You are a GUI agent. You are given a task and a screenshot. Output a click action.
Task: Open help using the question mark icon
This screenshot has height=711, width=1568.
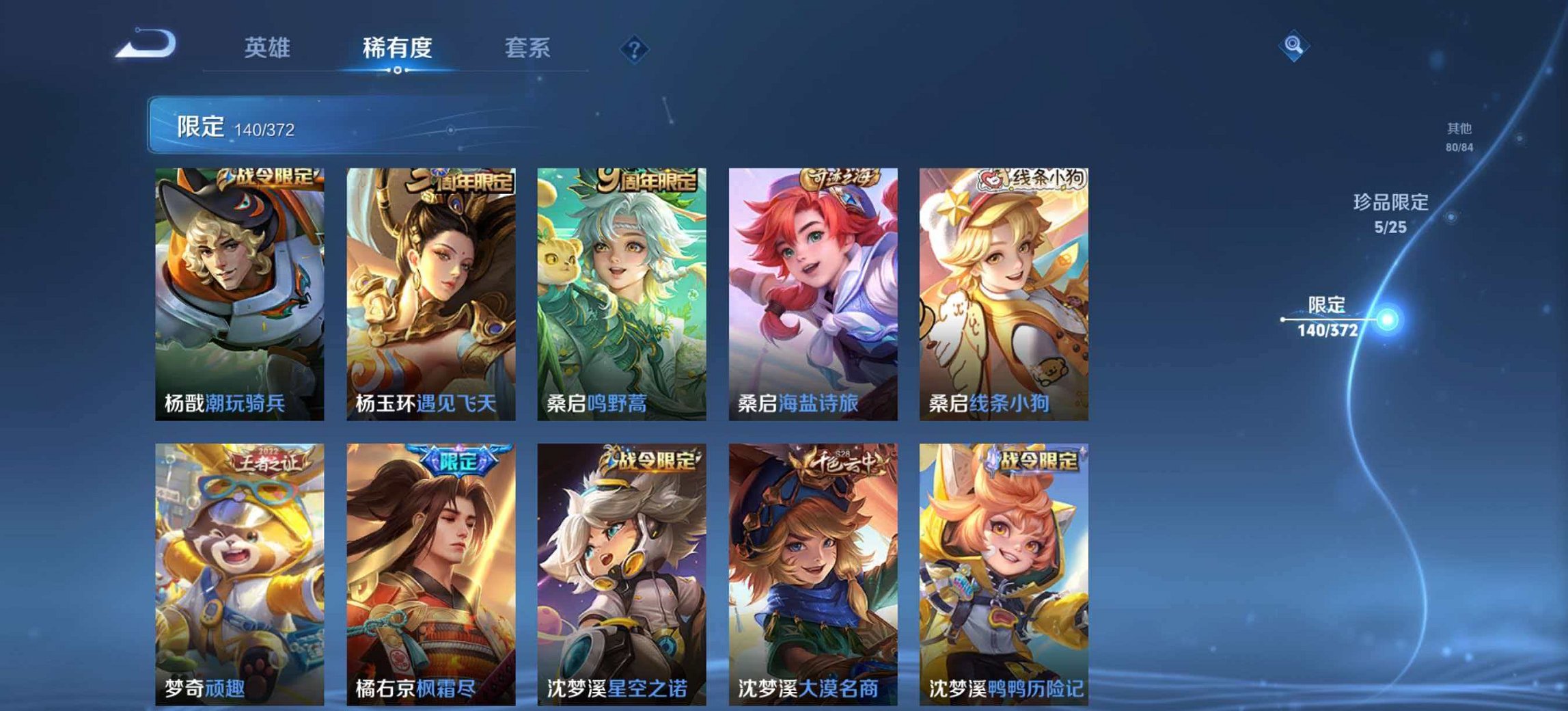[634, 46]
